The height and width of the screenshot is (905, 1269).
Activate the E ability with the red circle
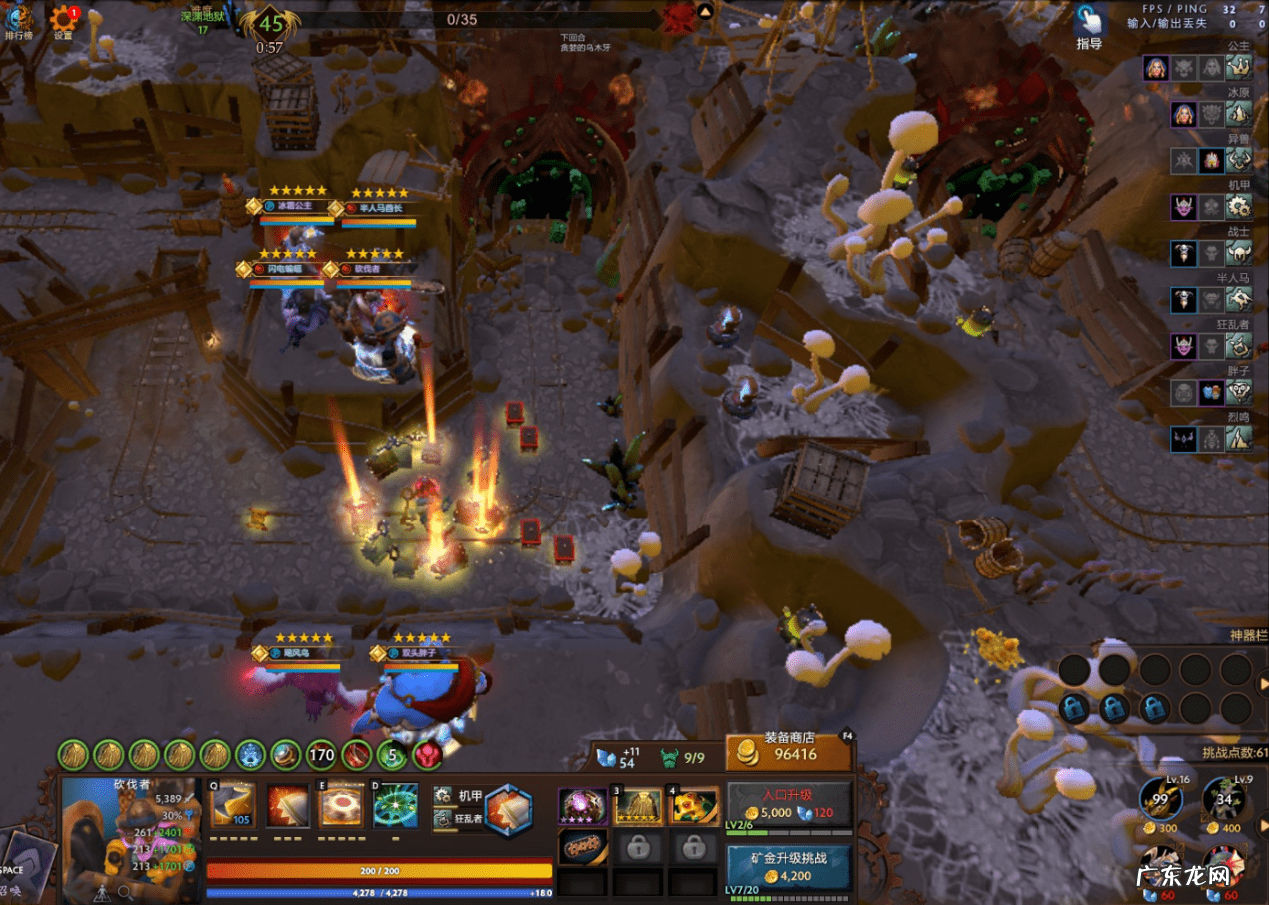[341, 805]
